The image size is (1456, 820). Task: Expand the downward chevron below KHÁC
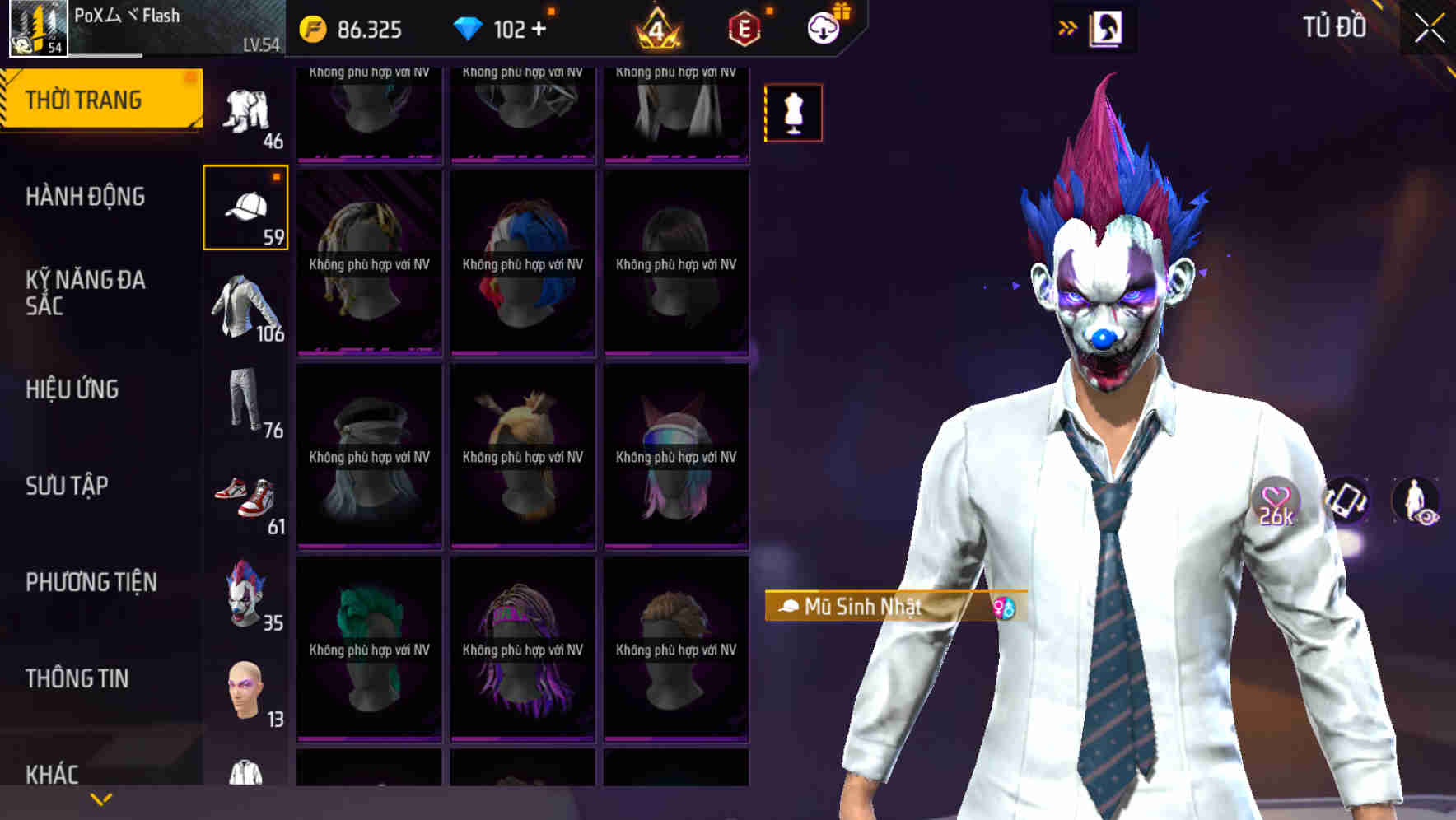click(x=99, y=799)
